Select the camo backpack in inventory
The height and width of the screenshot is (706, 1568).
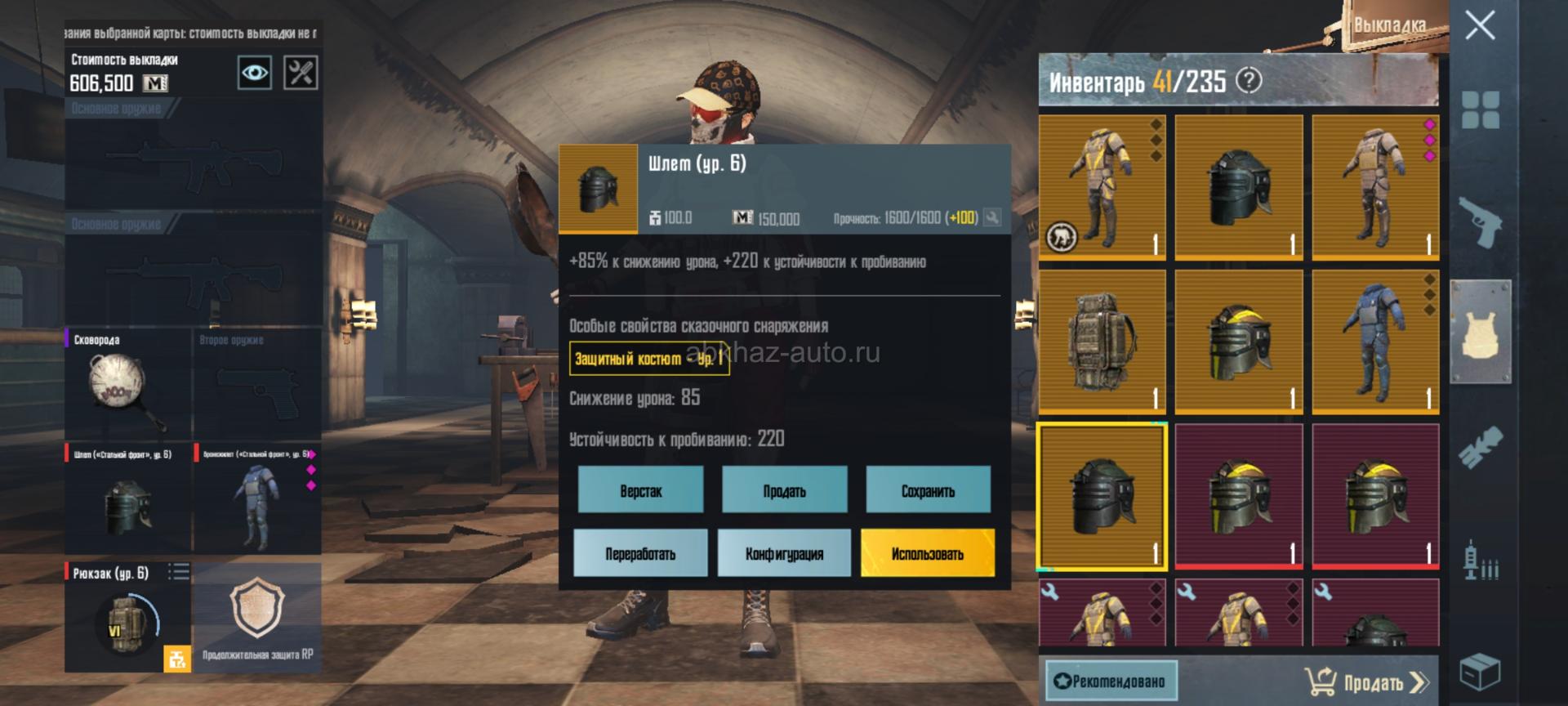[x=1102, y=342]
